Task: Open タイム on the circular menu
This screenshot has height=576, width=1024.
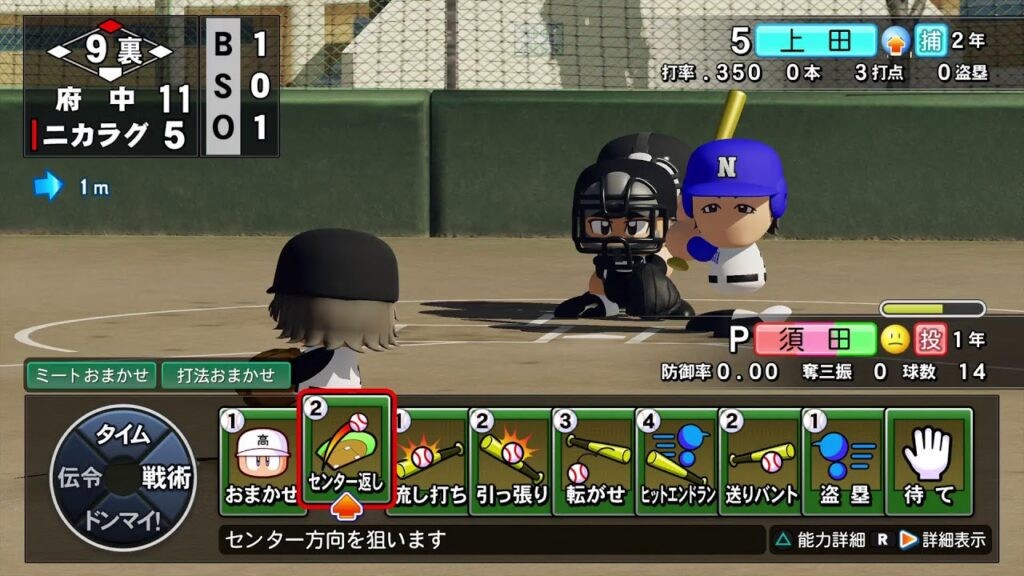Action: click(x=123, y=435)
